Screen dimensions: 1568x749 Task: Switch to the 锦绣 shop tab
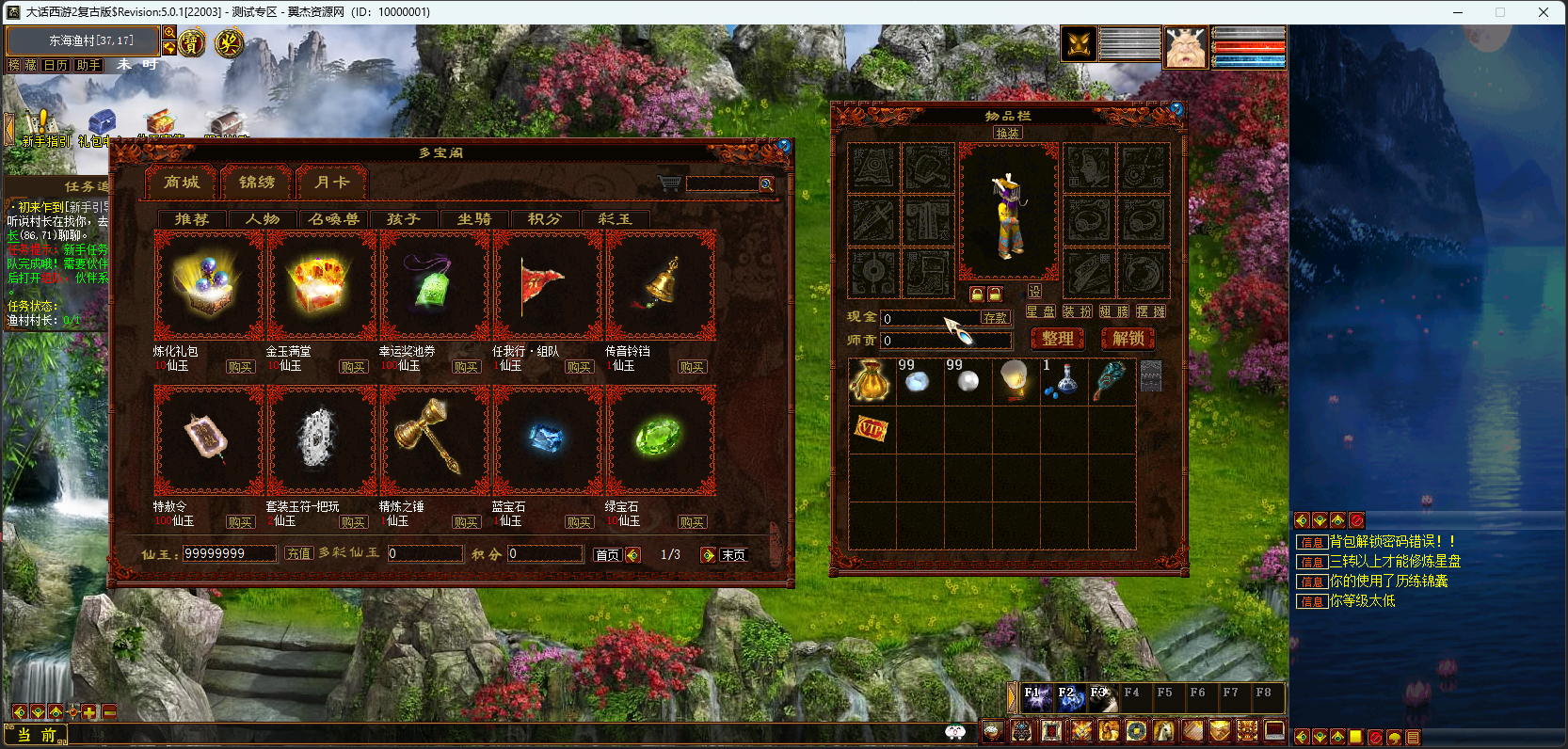click(x=256, y=183)
